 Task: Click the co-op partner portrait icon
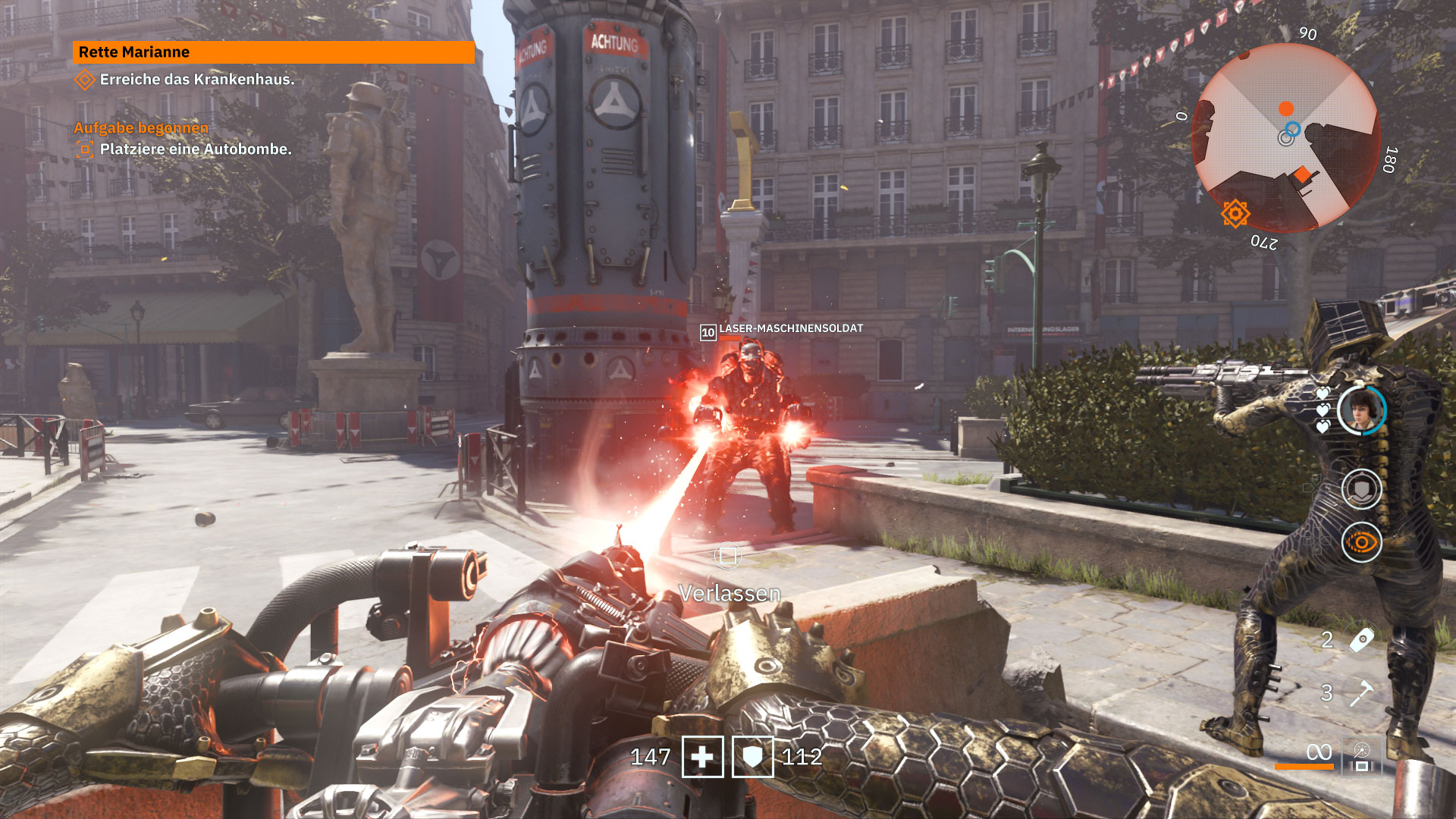pos(1361,409)
